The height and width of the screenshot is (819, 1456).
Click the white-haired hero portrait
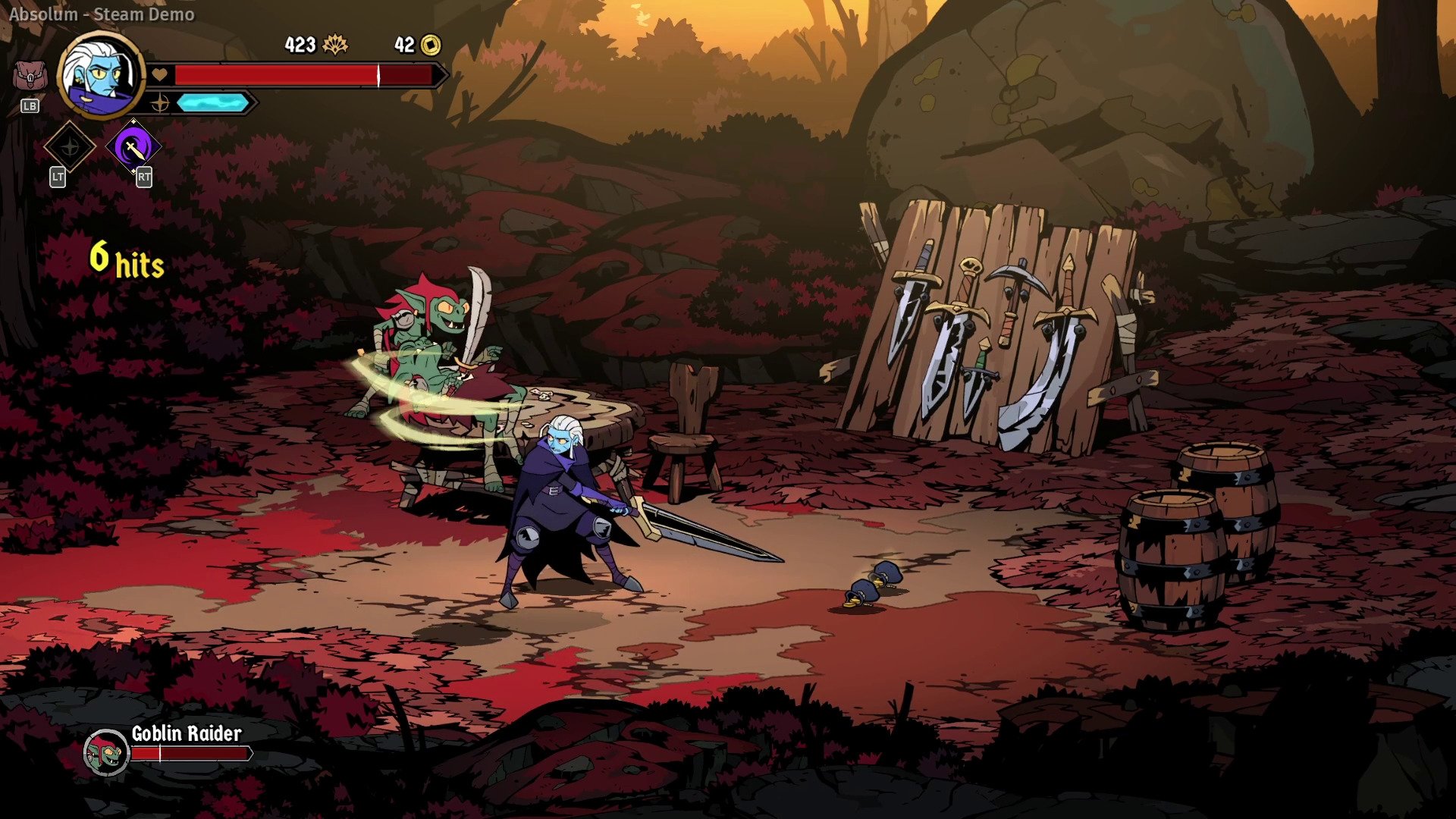coord(101,74)
